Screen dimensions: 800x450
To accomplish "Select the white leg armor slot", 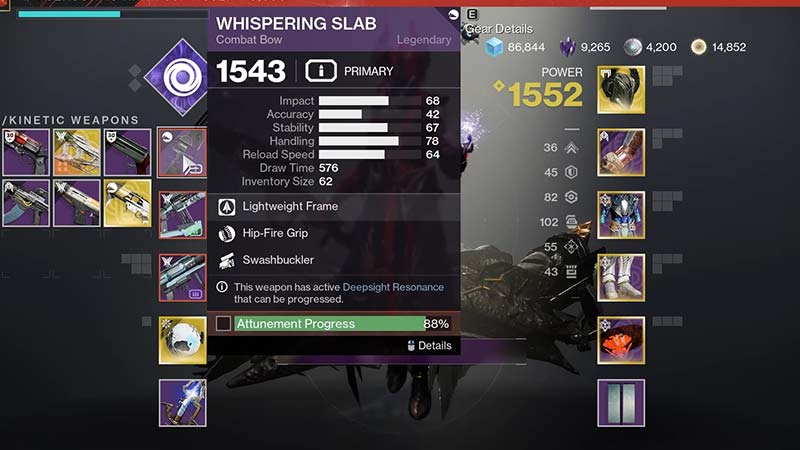I will (x=621, y=277).
